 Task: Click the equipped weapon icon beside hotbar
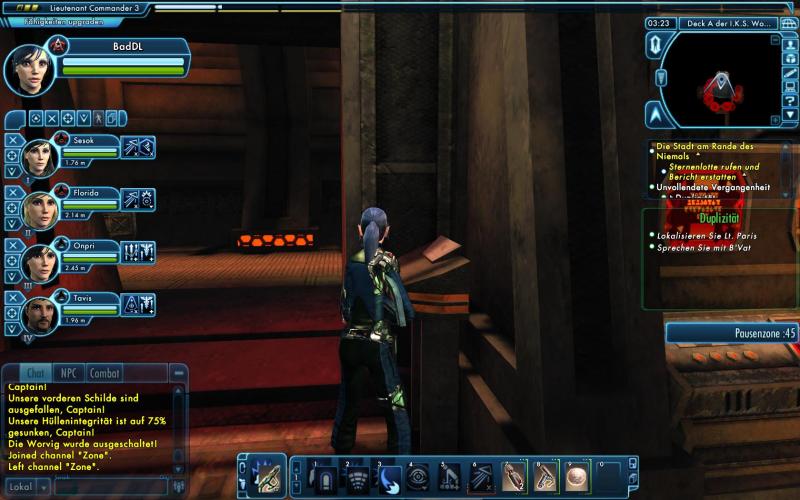265,478
